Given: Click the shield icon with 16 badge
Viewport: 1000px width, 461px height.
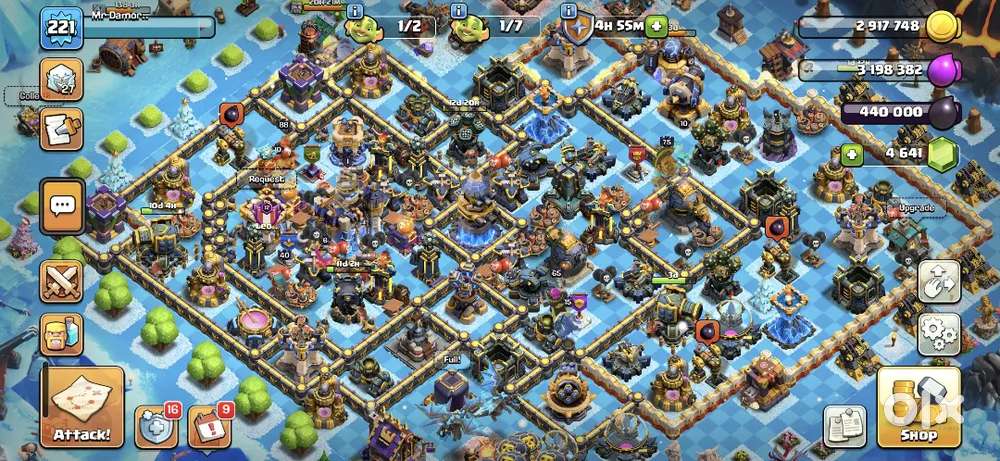Looking at the screenshot, I should (x=156, y=426).
